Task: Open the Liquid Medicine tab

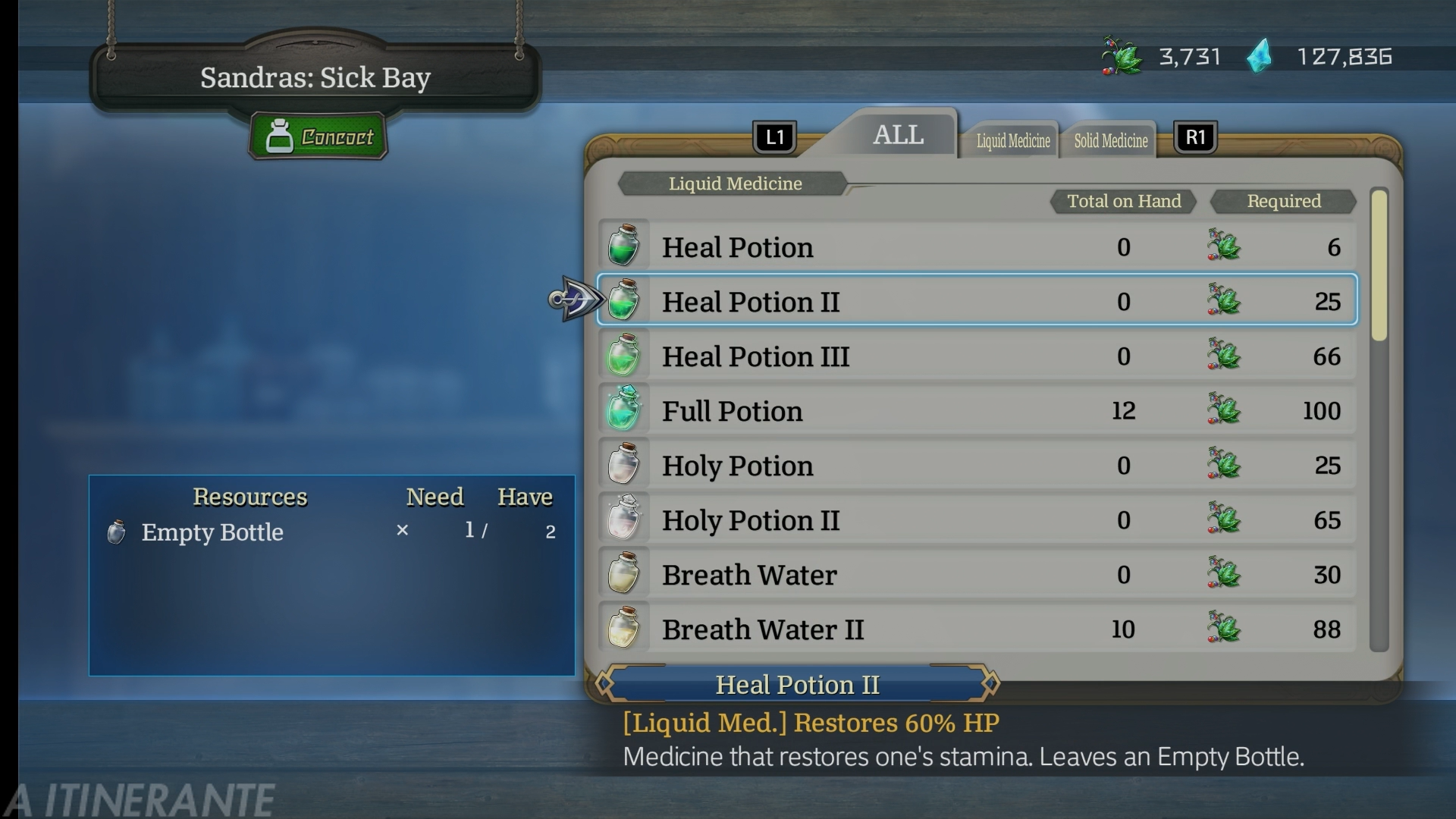Action: (1012, 140)
